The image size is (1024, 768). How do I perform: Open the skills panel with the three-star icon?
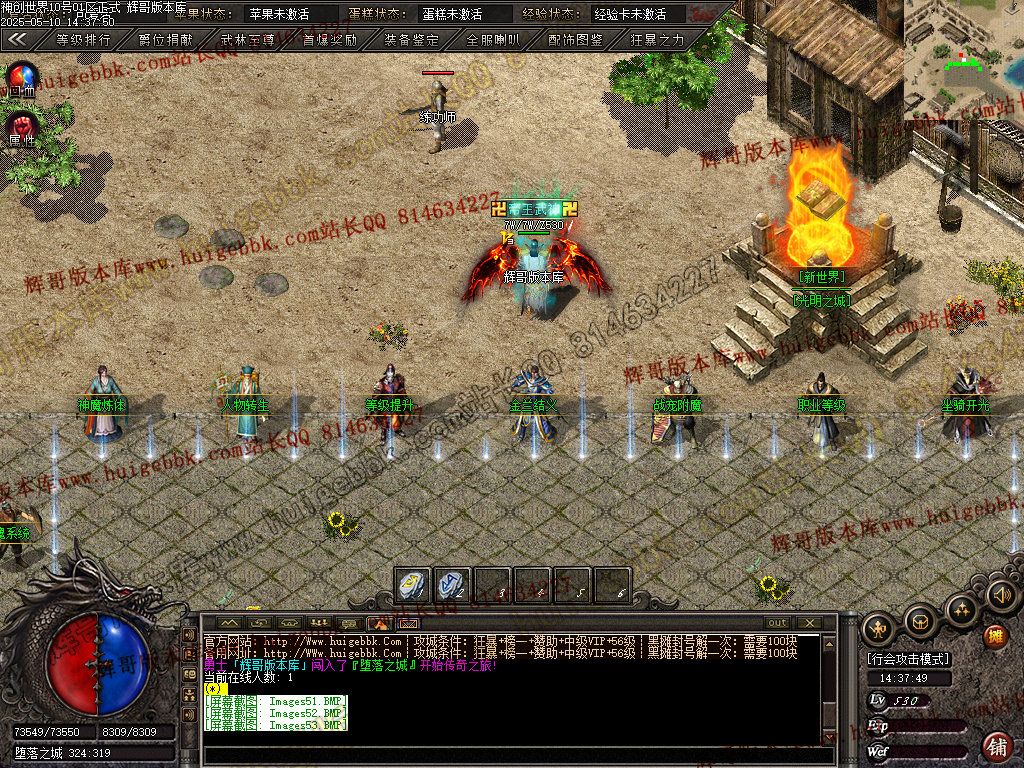(x=960, y=609)
